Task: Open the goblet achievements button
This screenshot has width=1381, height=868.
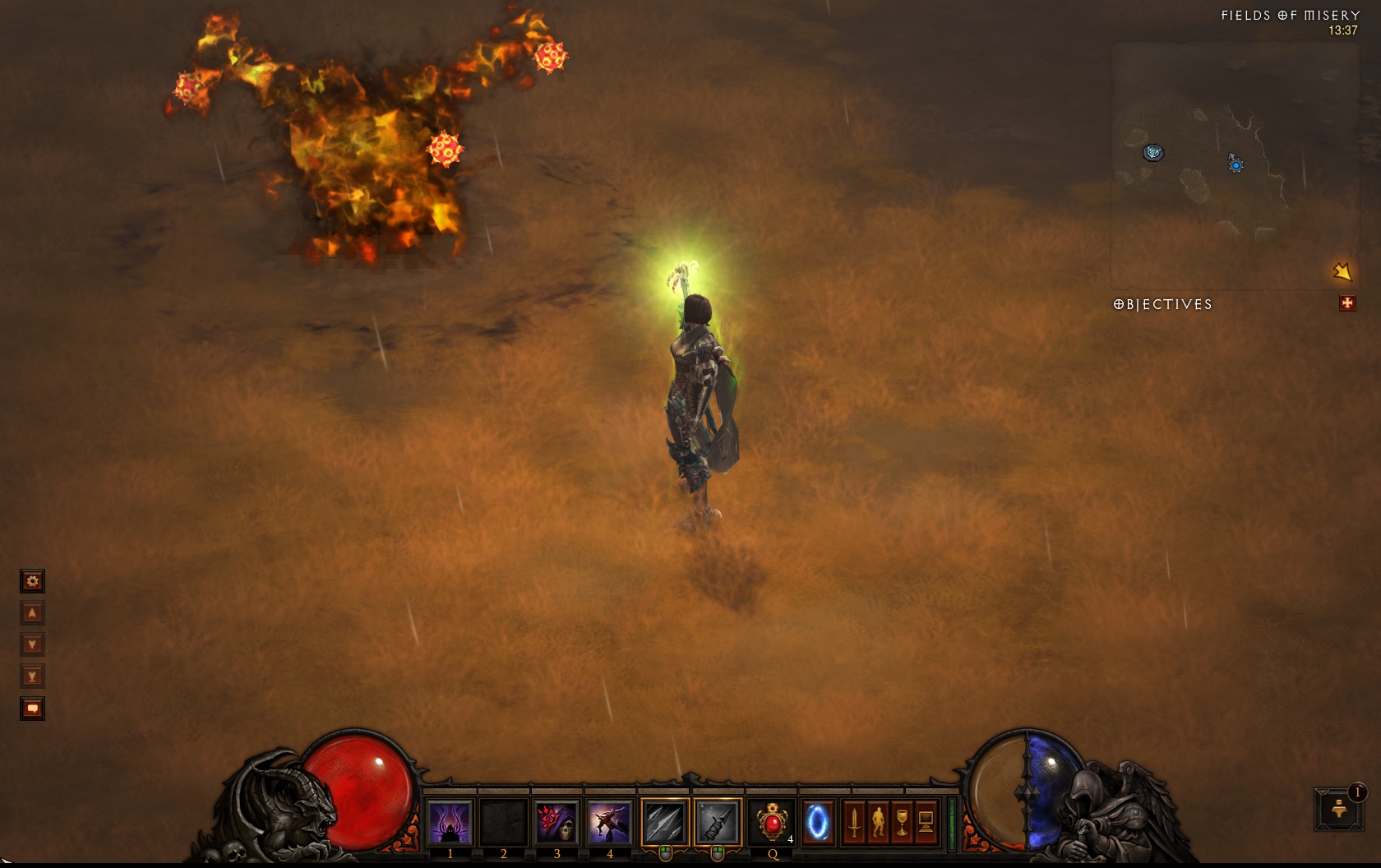Action: [x=902, y=822]
